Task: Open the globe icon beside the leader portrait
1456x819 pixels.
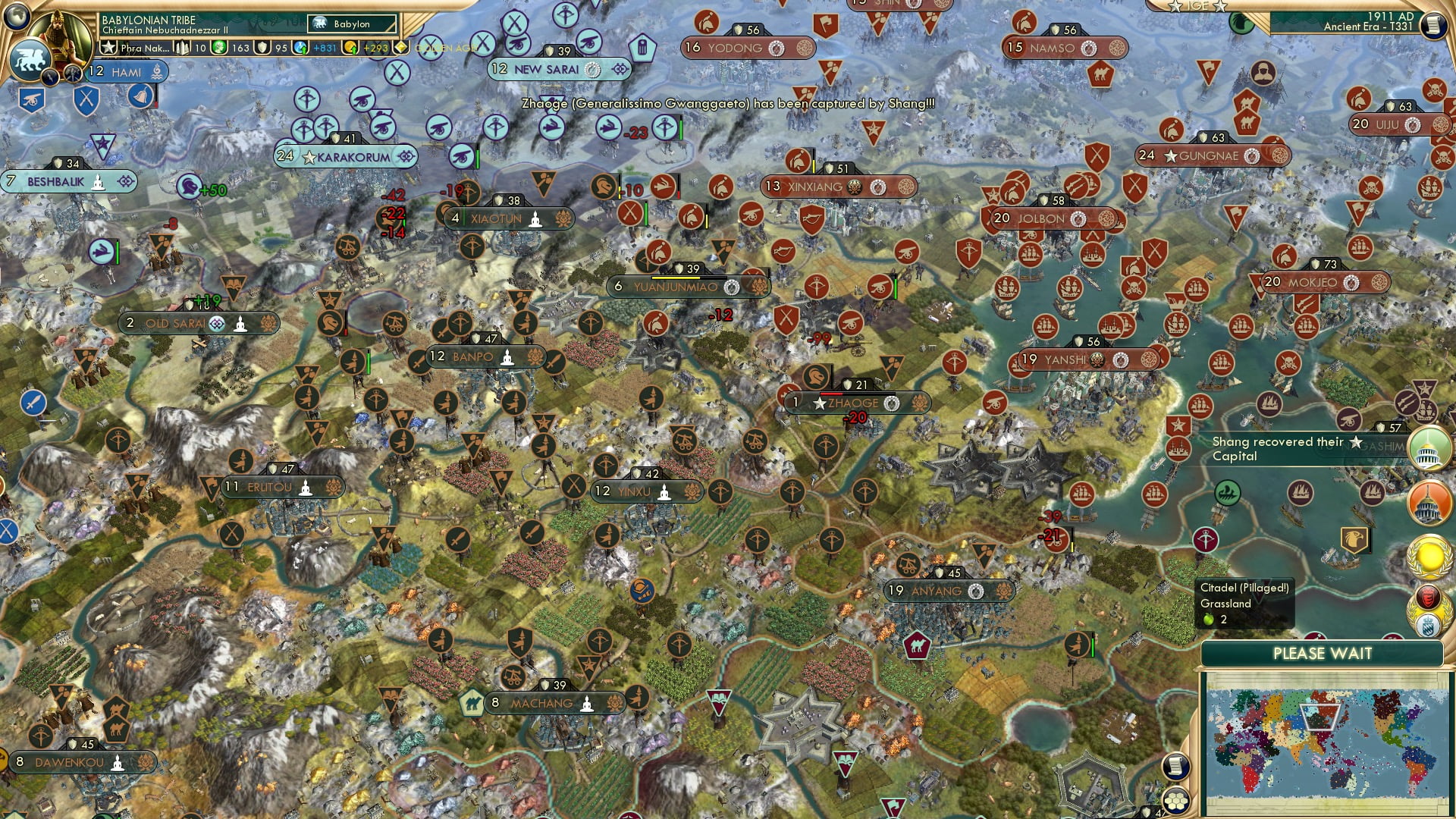Action: click(17, 15)
